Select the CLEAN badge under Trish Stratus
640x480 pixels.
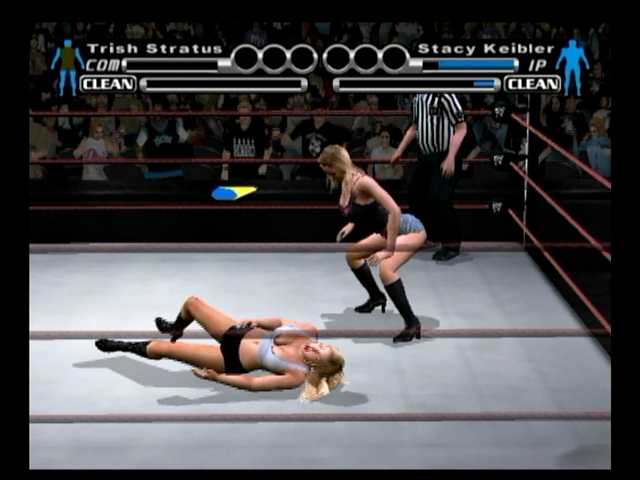(x=108, y=84)
